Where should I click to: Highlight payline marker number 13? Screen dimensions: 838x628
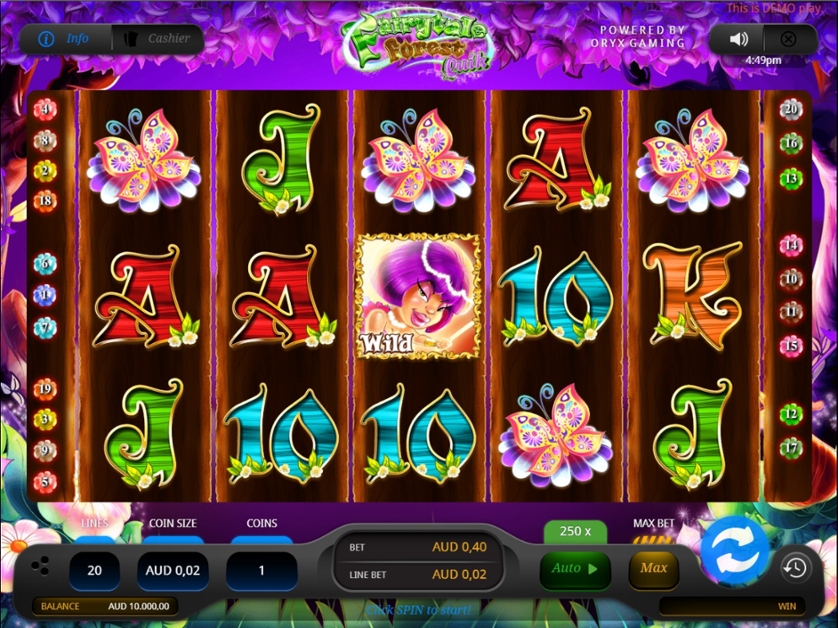click(791, 178)
